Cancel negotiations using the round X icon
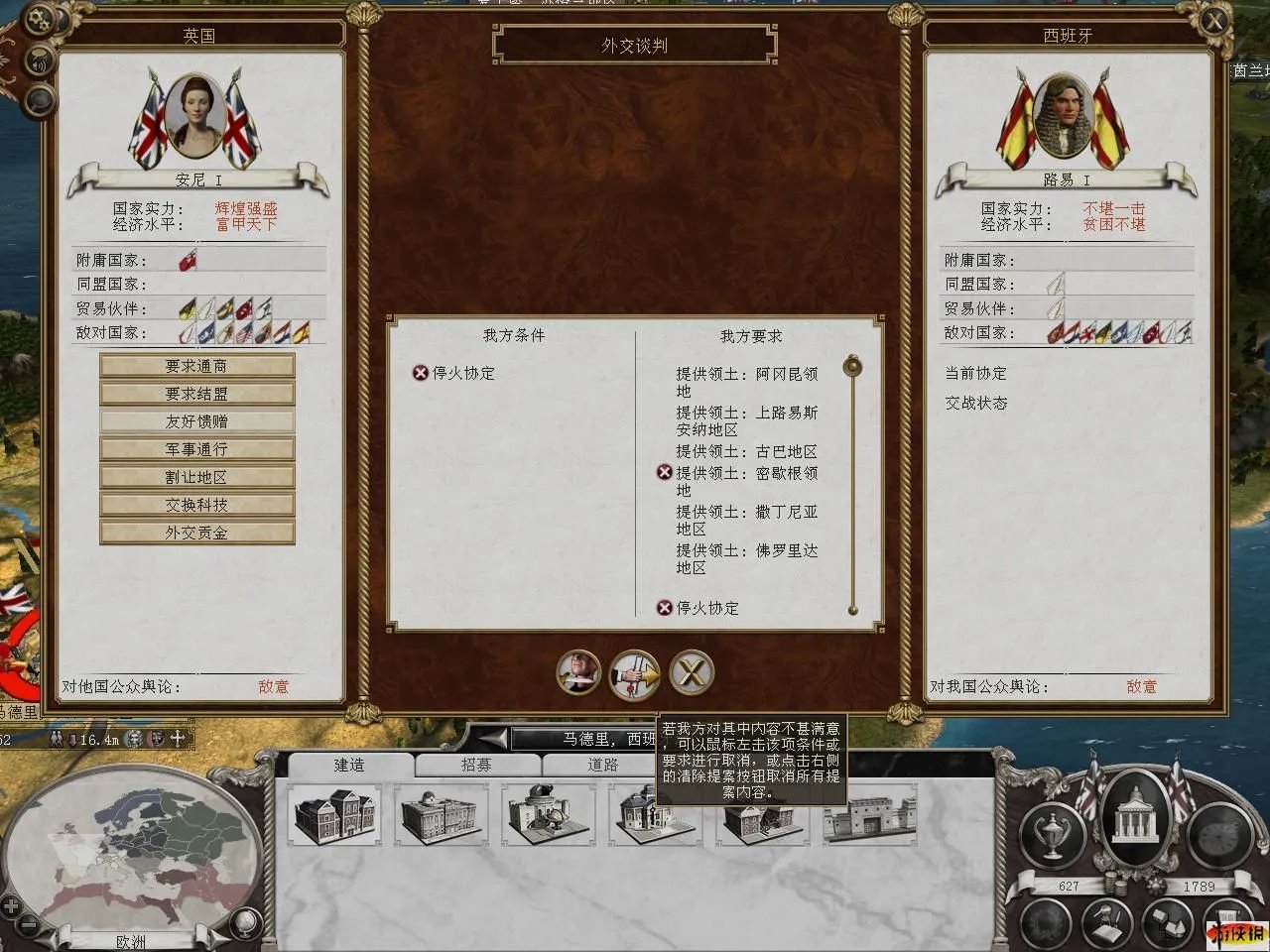Screen dimensions: 1270x952 point(691,672)
